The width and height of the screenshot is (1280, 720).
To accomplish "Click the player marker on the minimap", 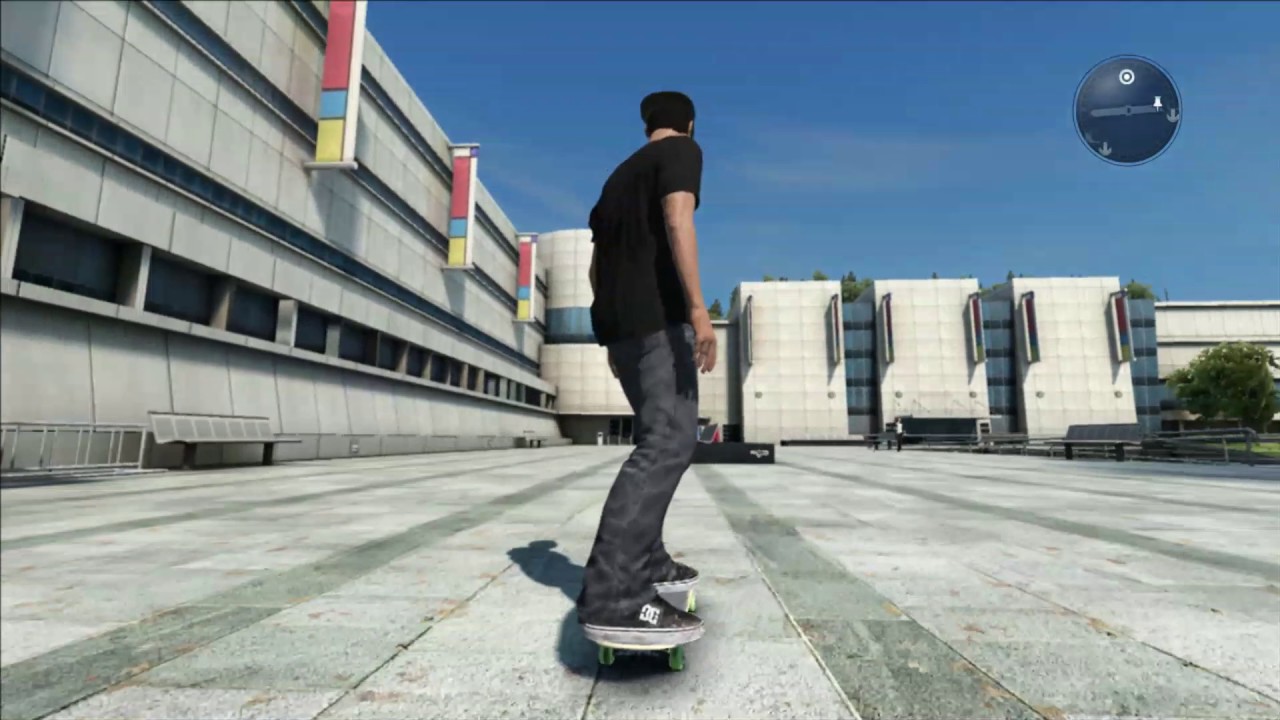I will coord(1128,110).
